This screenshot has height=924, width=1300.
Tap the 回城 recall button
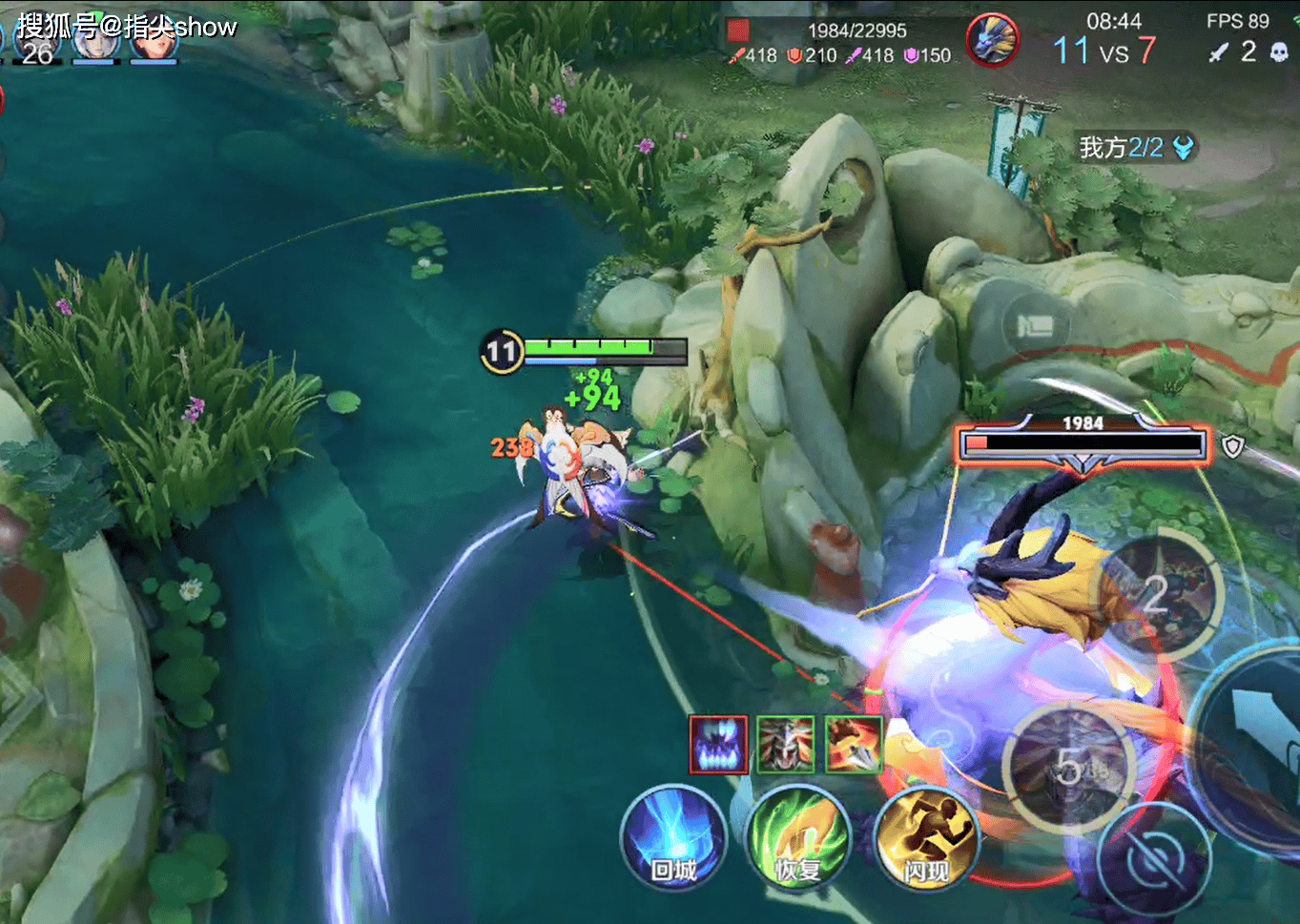(x=673, y=839)
